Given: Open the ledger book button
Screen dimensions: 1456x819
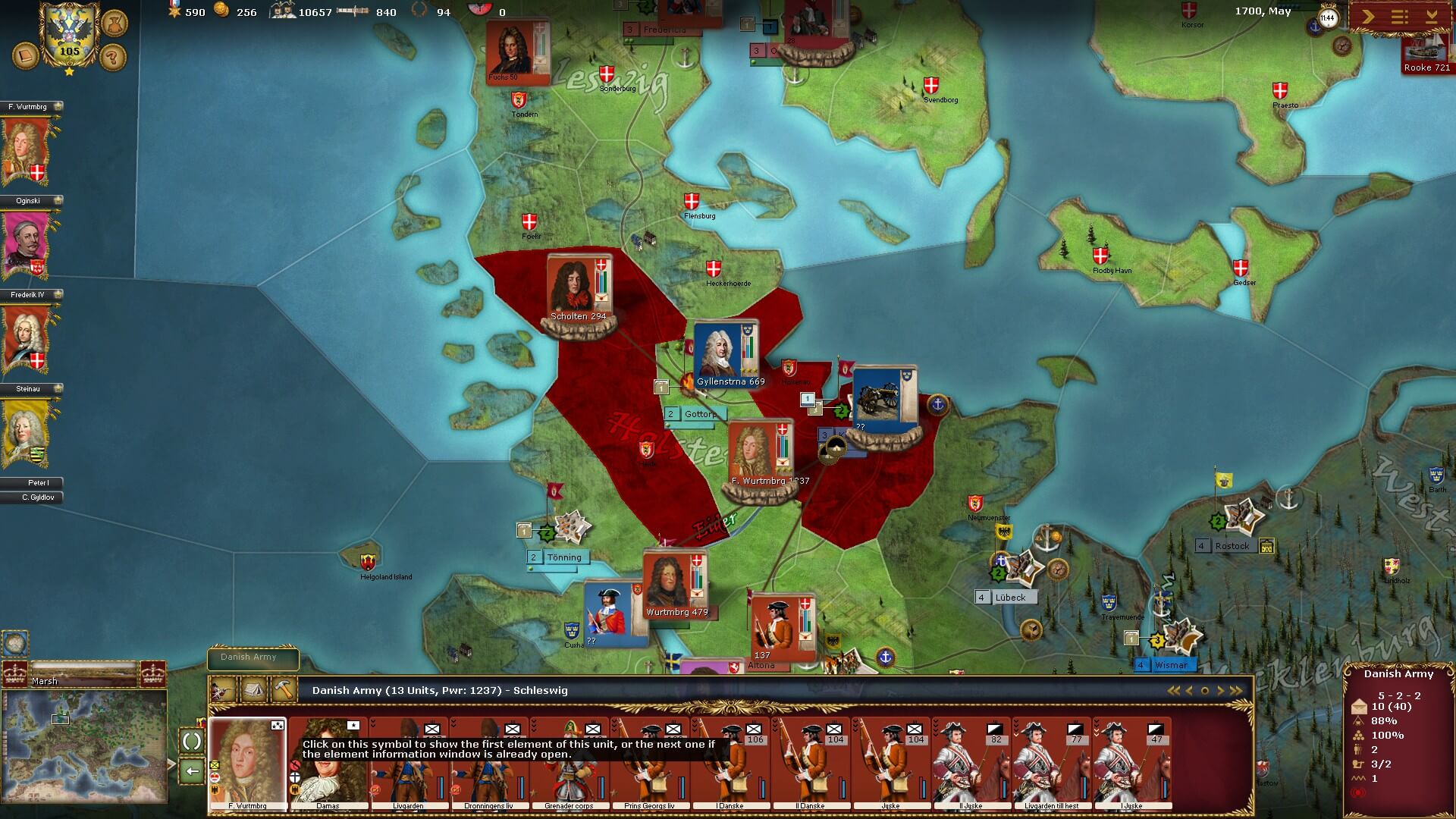Looking at the screenshot, I should [x=26, y=57].
